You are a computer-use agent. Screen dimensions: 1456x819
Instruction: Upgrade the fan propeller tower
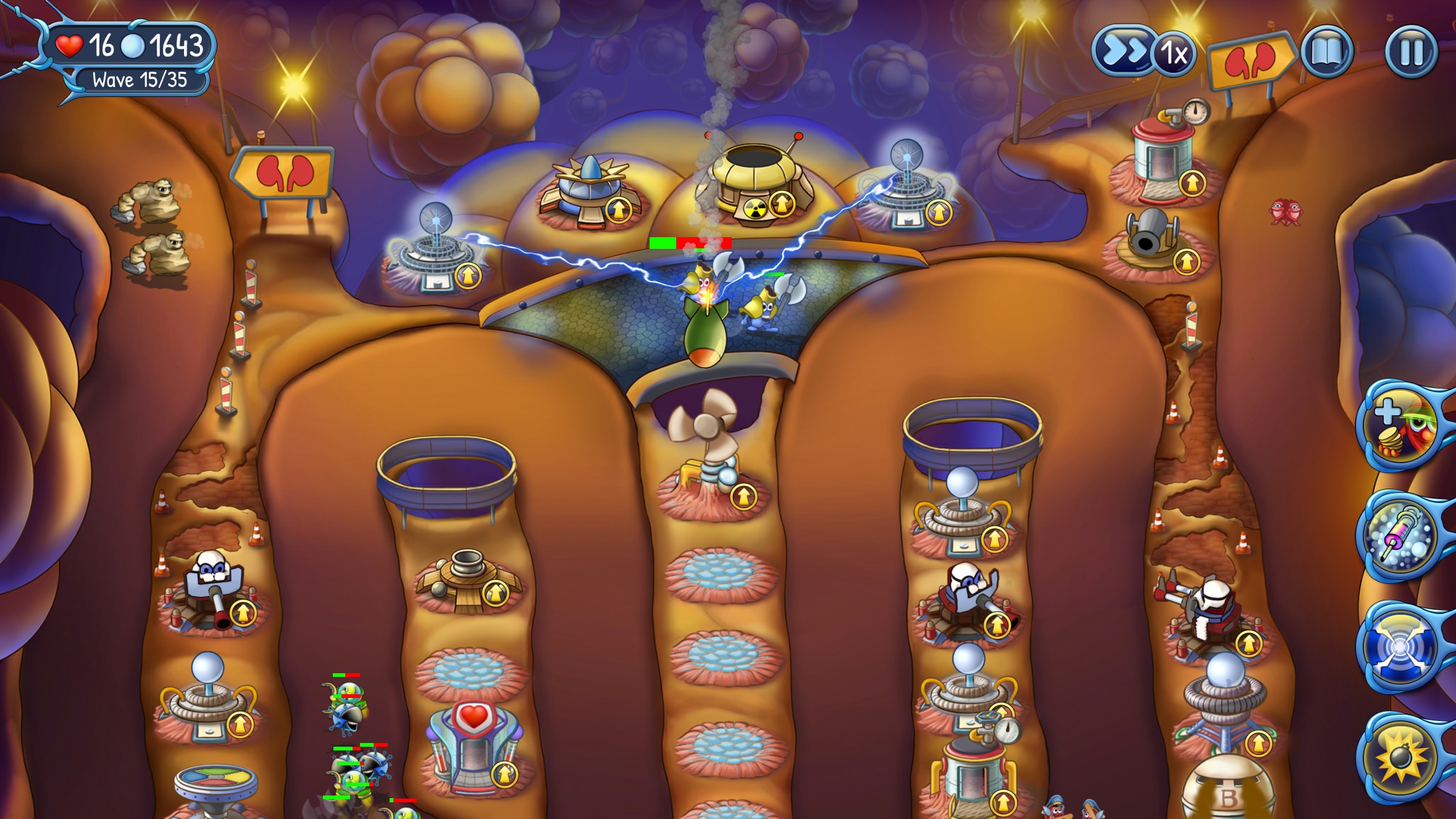743,496
